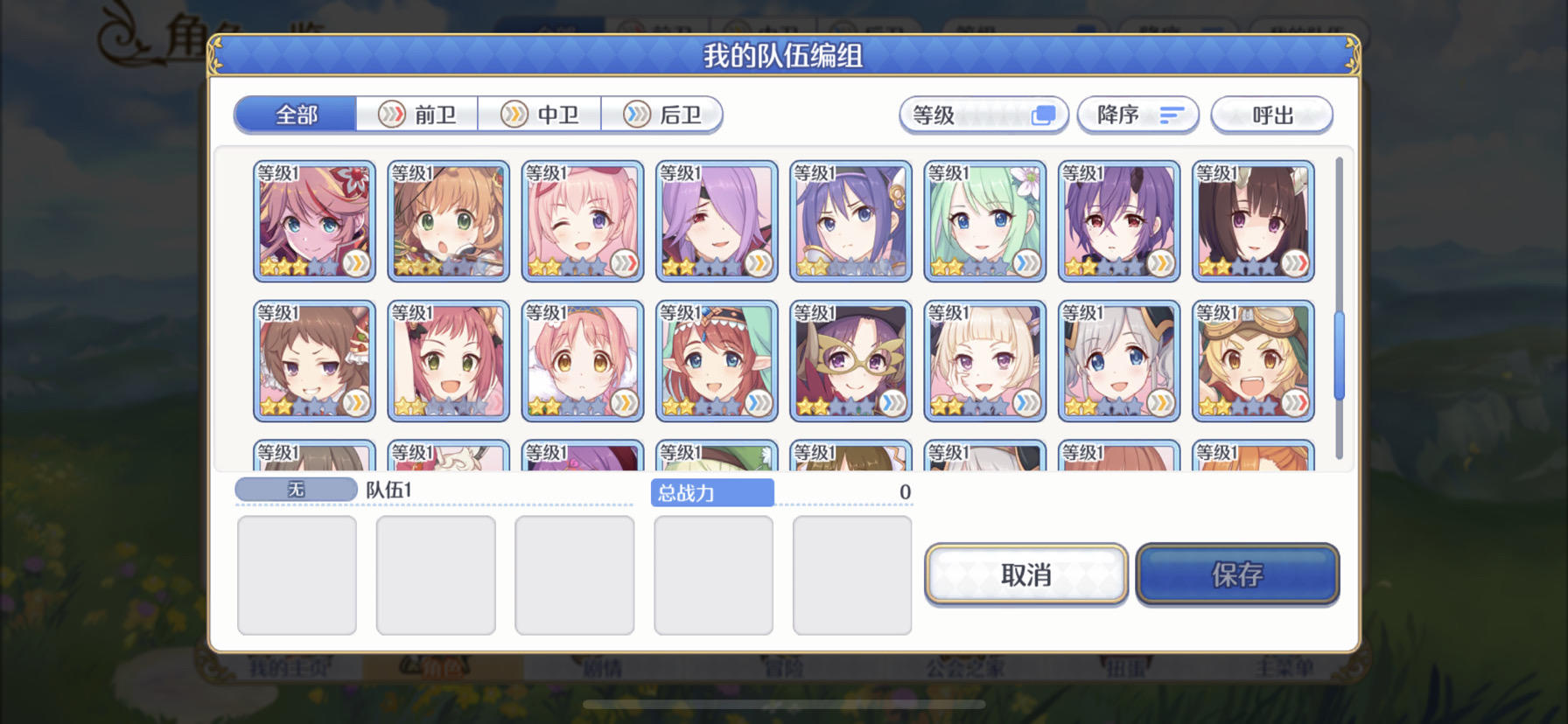Toggle descending sort with 降序 button
This screenshot has height=724, width=1568.
click(x=1138, y=115)
